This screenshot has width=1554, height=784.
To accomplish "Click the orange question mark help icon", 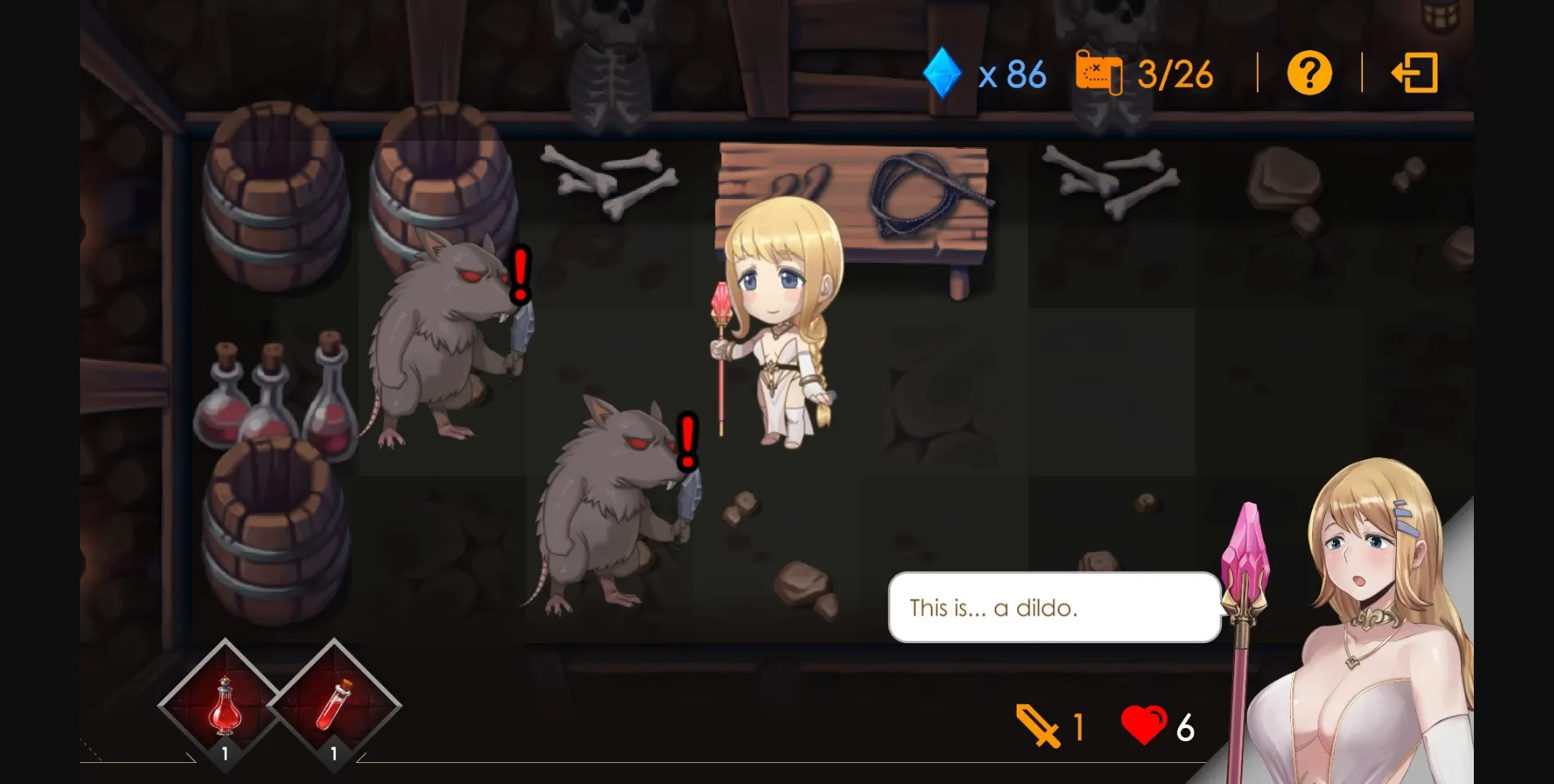I will 1309,73.
